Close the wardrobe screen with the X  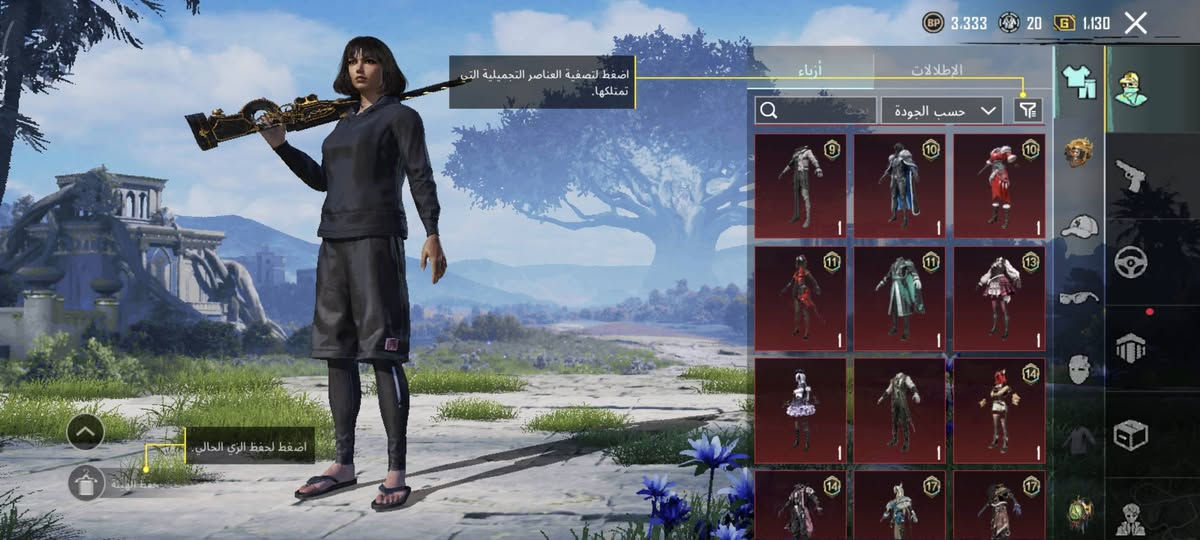(x=1135, y=23)
